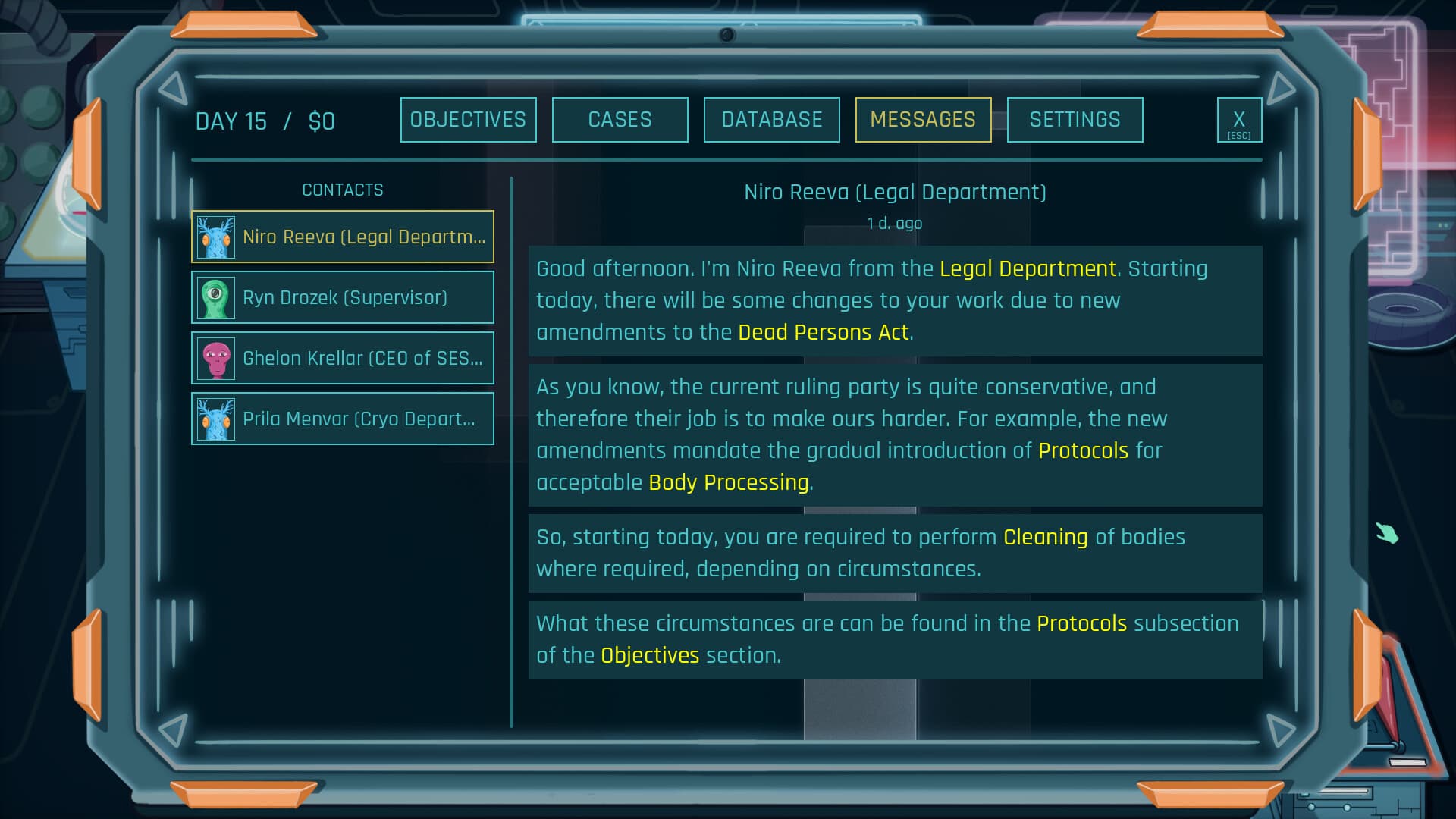View the DATABASE tab
This screenshot has height=819, width=1456.
[x=771, y=119]
